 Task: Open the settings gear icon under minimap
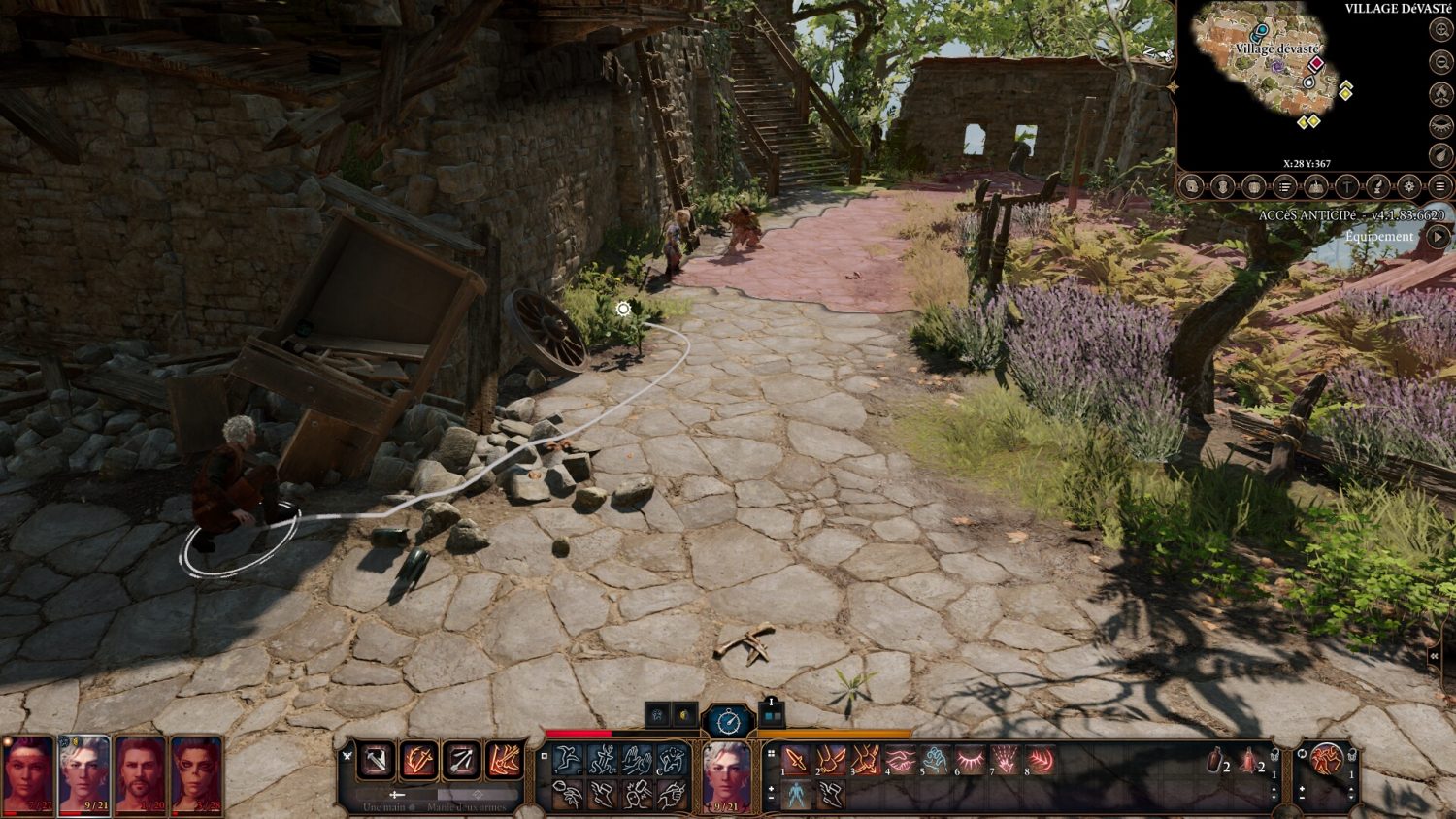[1409, 186]
